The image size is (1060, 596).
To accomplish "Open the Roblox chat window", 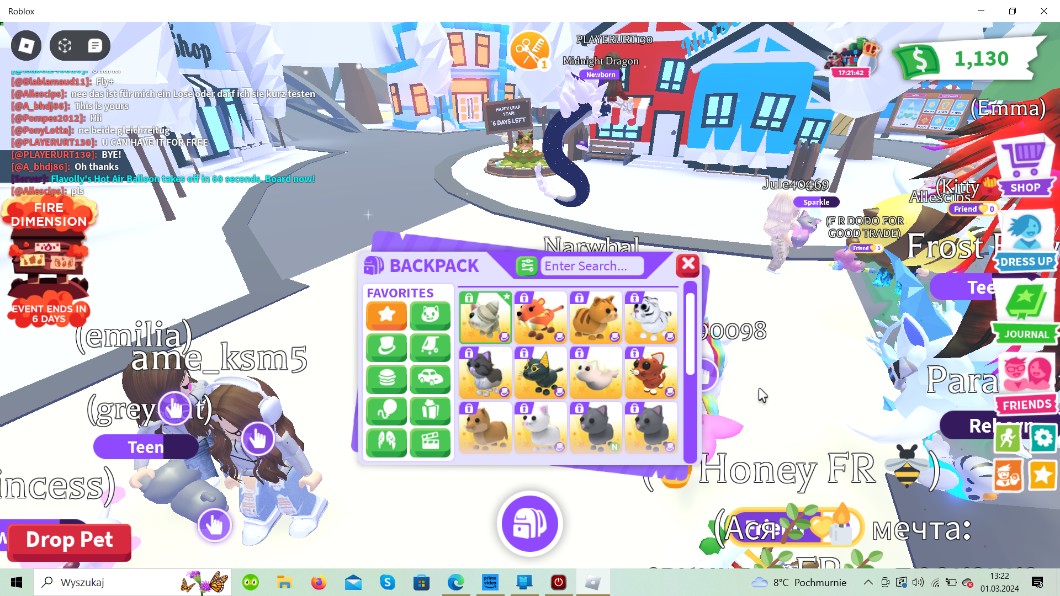I will tap(95, 46).
